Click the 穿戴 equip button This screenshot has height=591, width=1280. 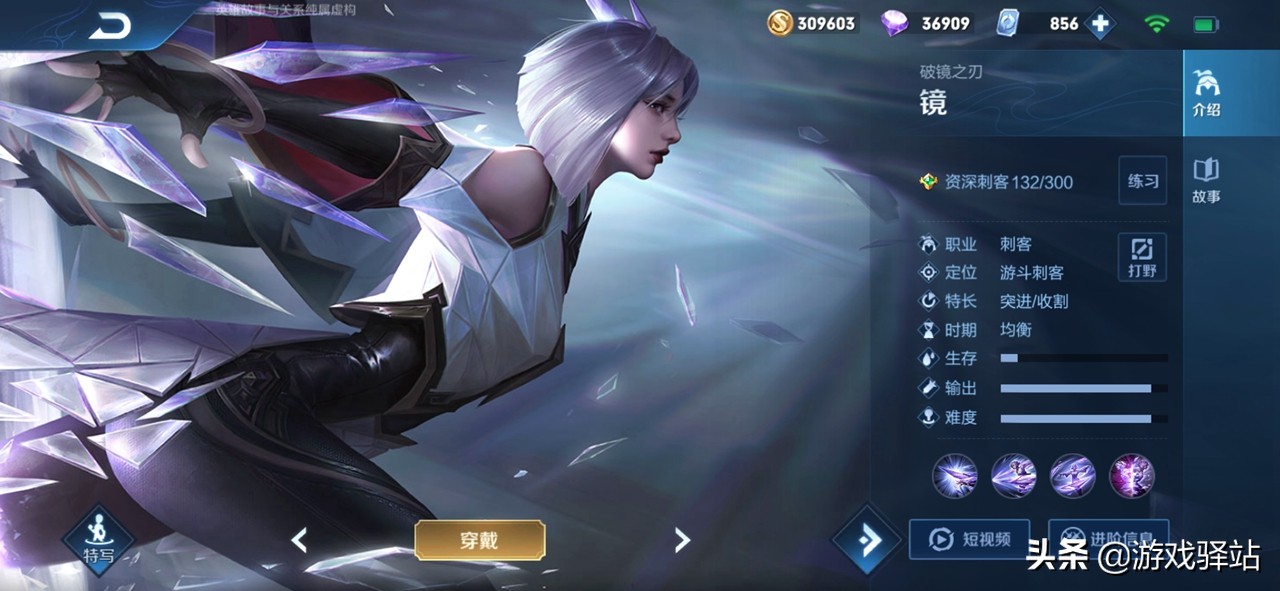coord(480,541)
